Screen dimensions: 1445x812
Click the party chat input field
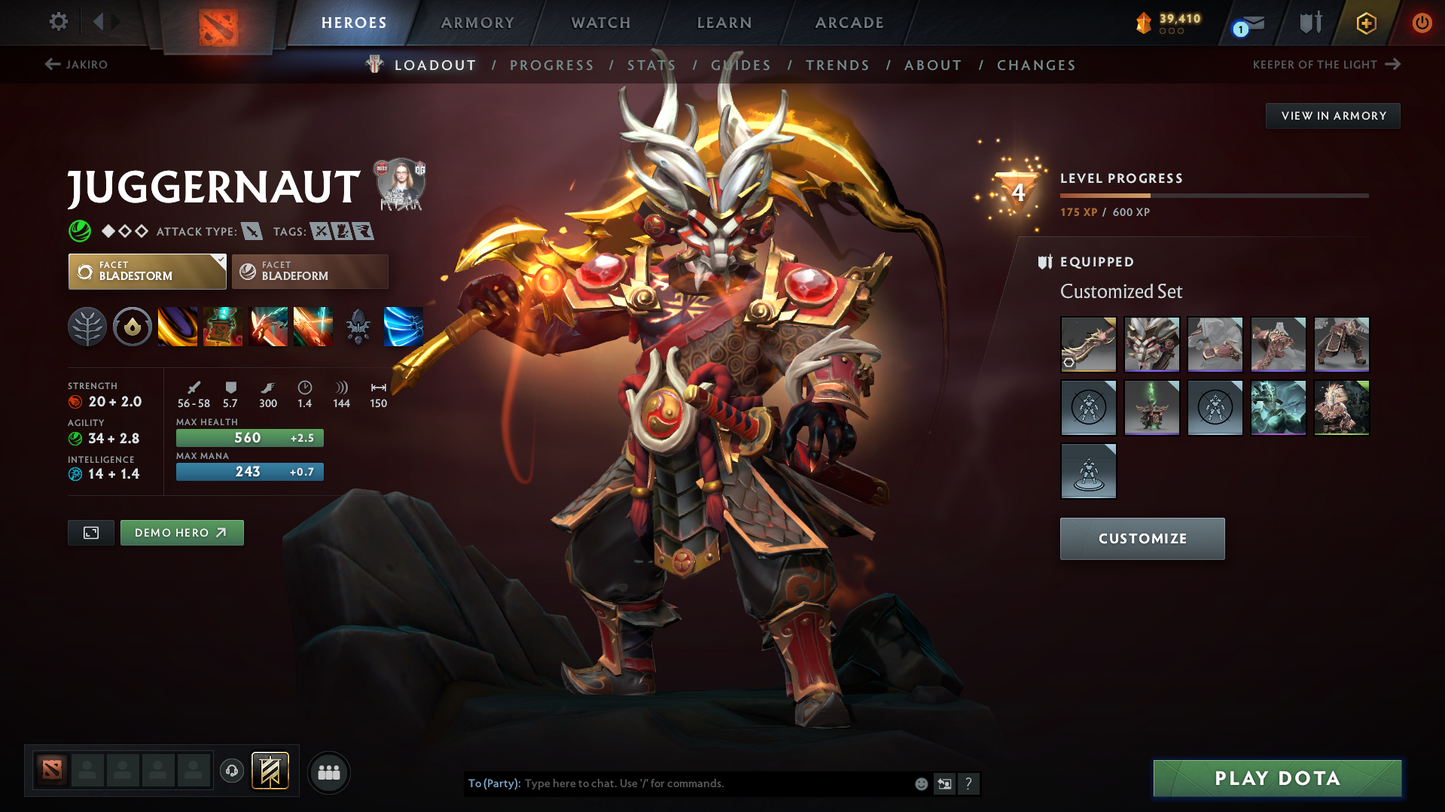coord(700,783)
